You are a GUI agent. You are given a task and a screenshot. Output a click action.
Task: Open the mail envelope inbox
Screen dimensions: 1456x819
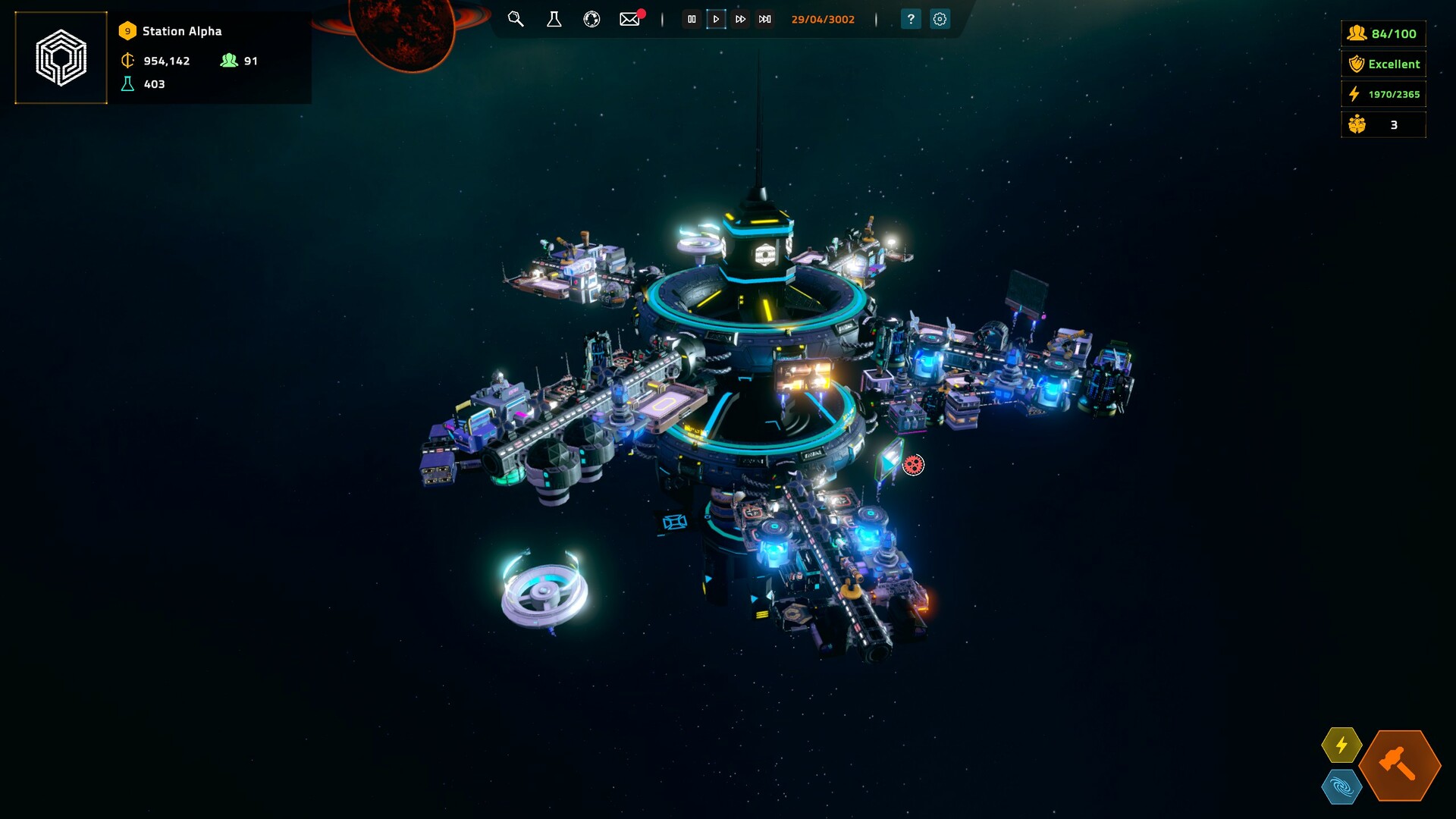629,20
